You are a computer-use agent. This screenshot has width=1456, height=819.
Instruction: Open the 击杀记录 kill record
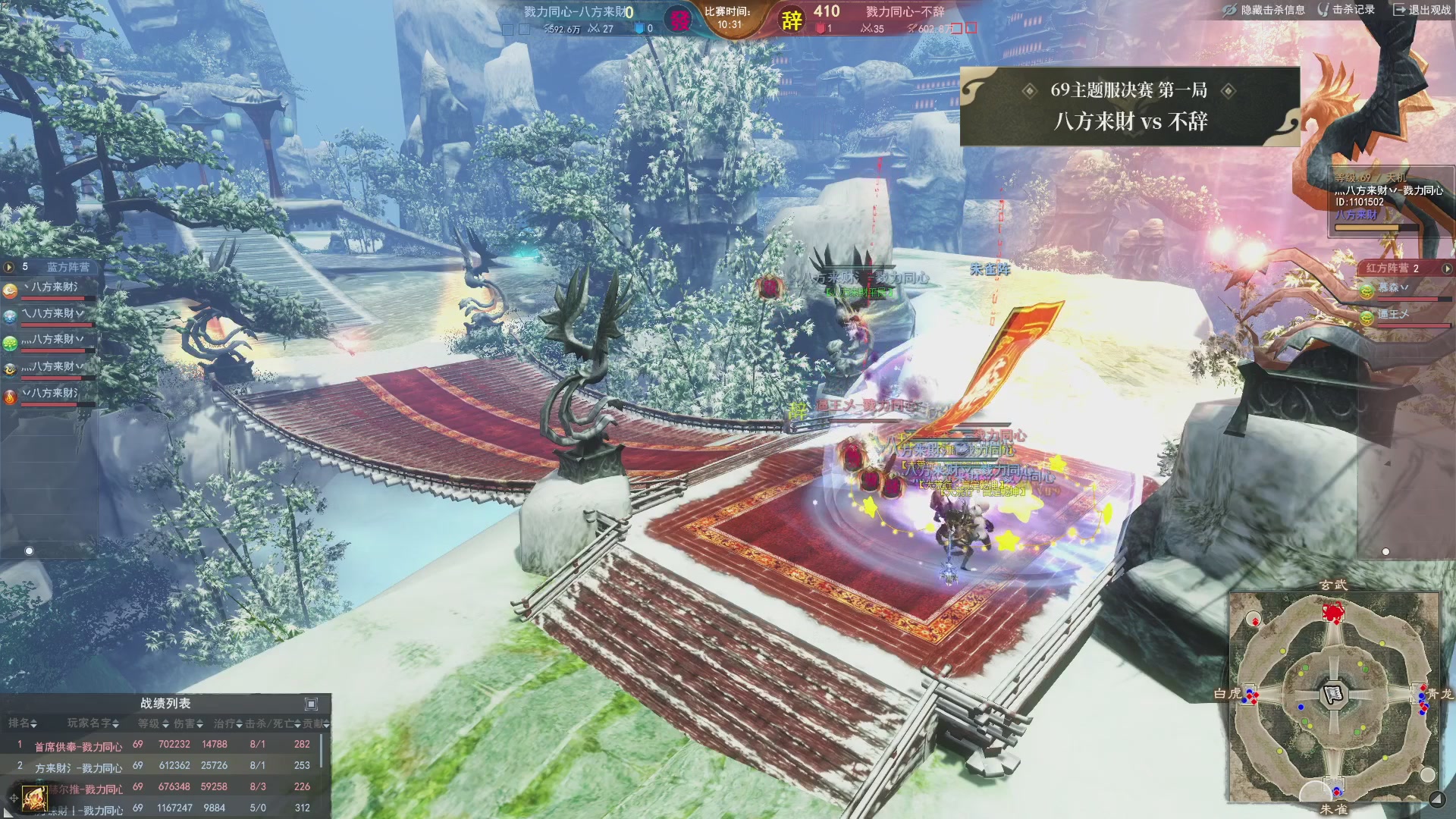pos(1347,10)
